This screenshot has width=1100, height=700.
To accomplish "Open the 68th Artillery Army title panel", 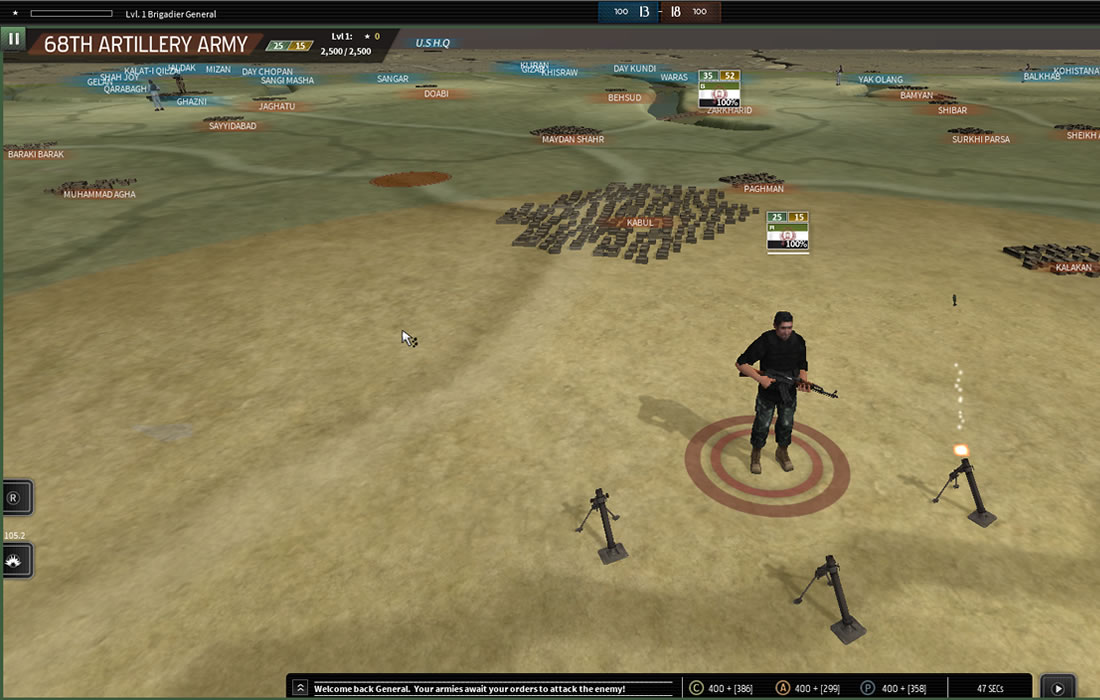I will click(146, 45).
